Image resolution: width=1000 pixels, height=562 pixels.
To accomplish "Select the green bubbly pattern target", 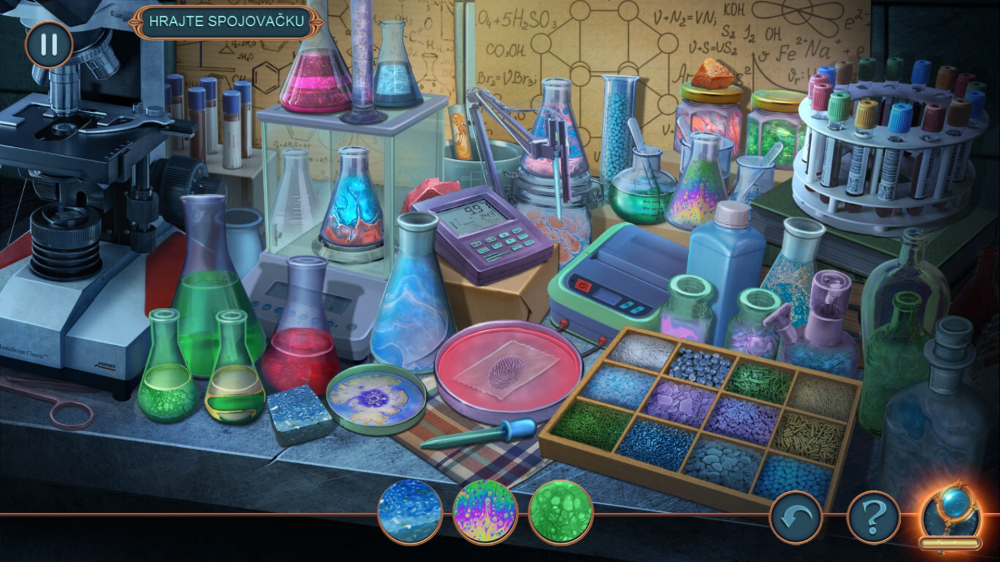I will click(560, 512).
